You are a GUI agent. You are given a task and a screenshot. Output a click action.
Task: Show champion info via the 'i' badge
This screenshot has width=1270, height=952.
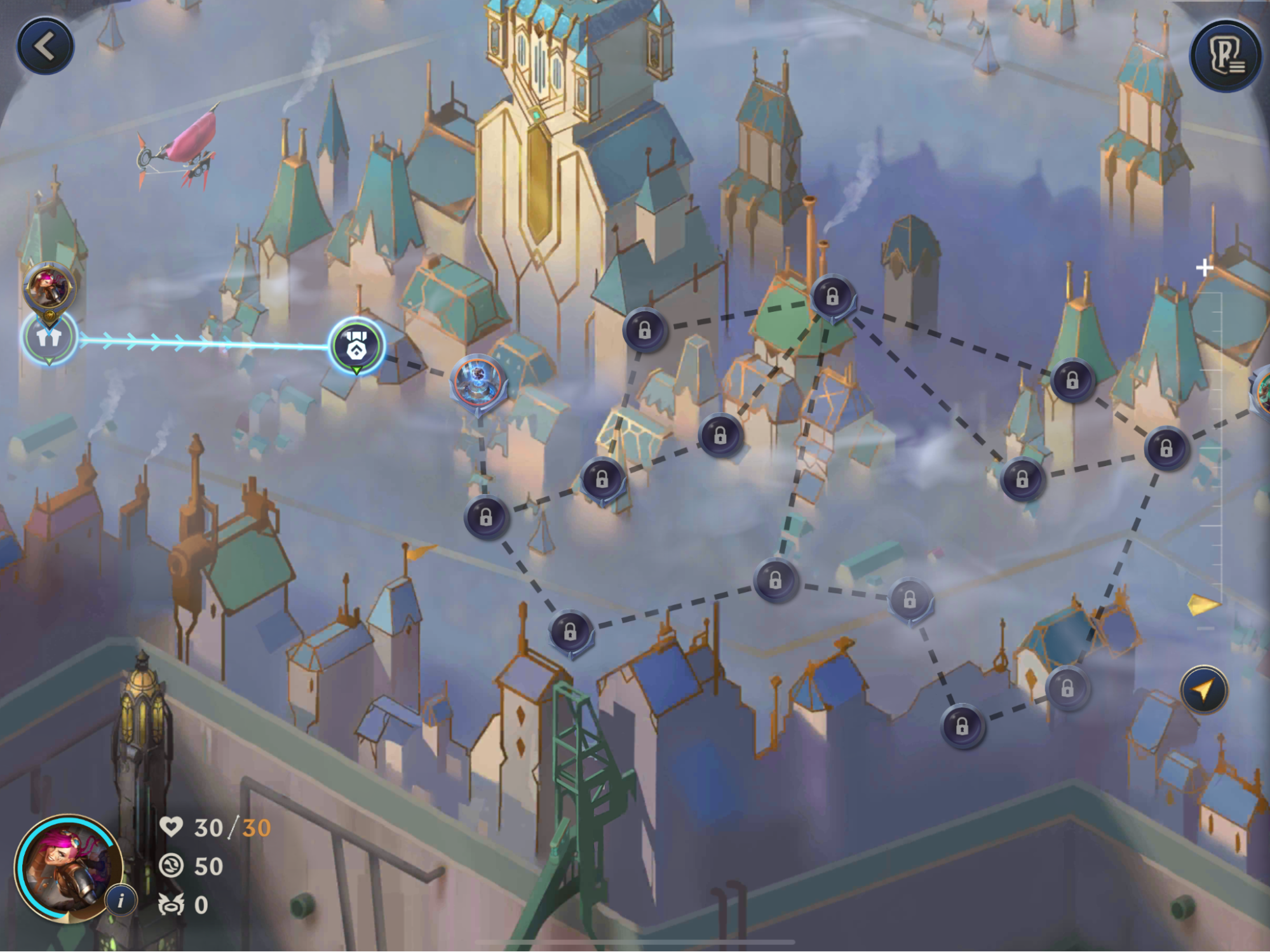[x=121, y=900]
